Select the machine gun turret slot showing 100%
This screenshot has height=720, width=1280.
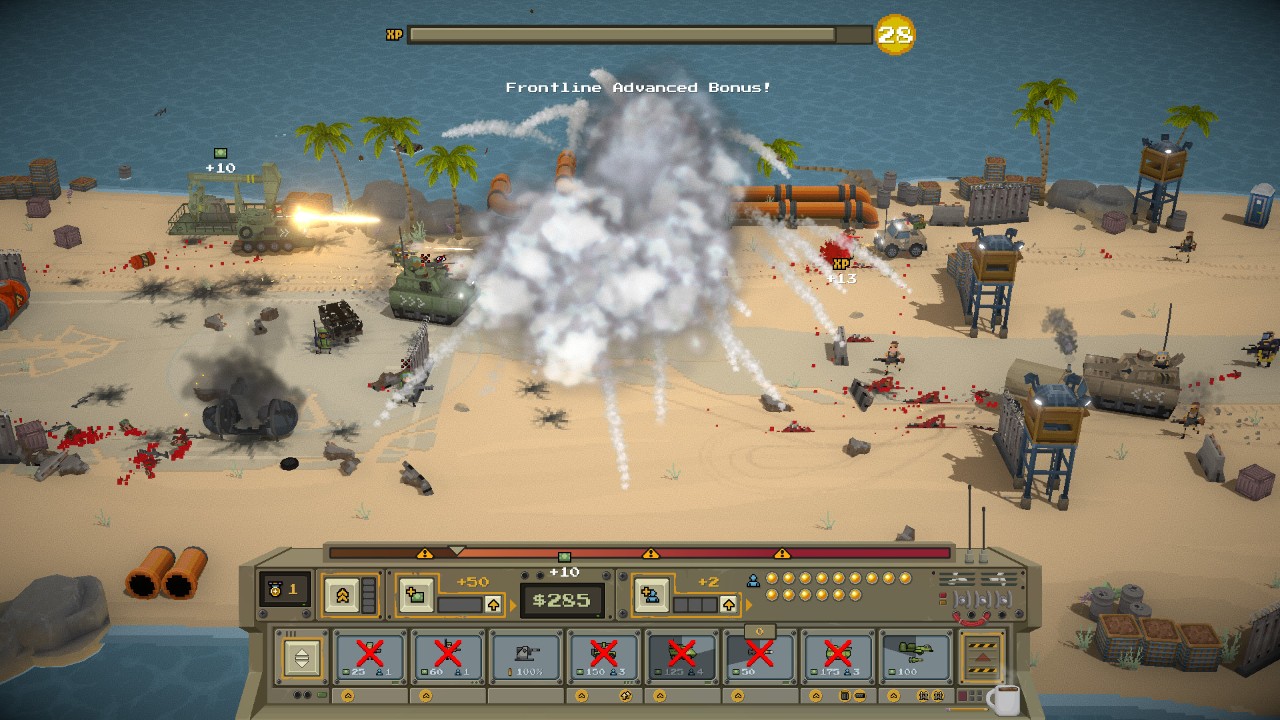point(526,657)
